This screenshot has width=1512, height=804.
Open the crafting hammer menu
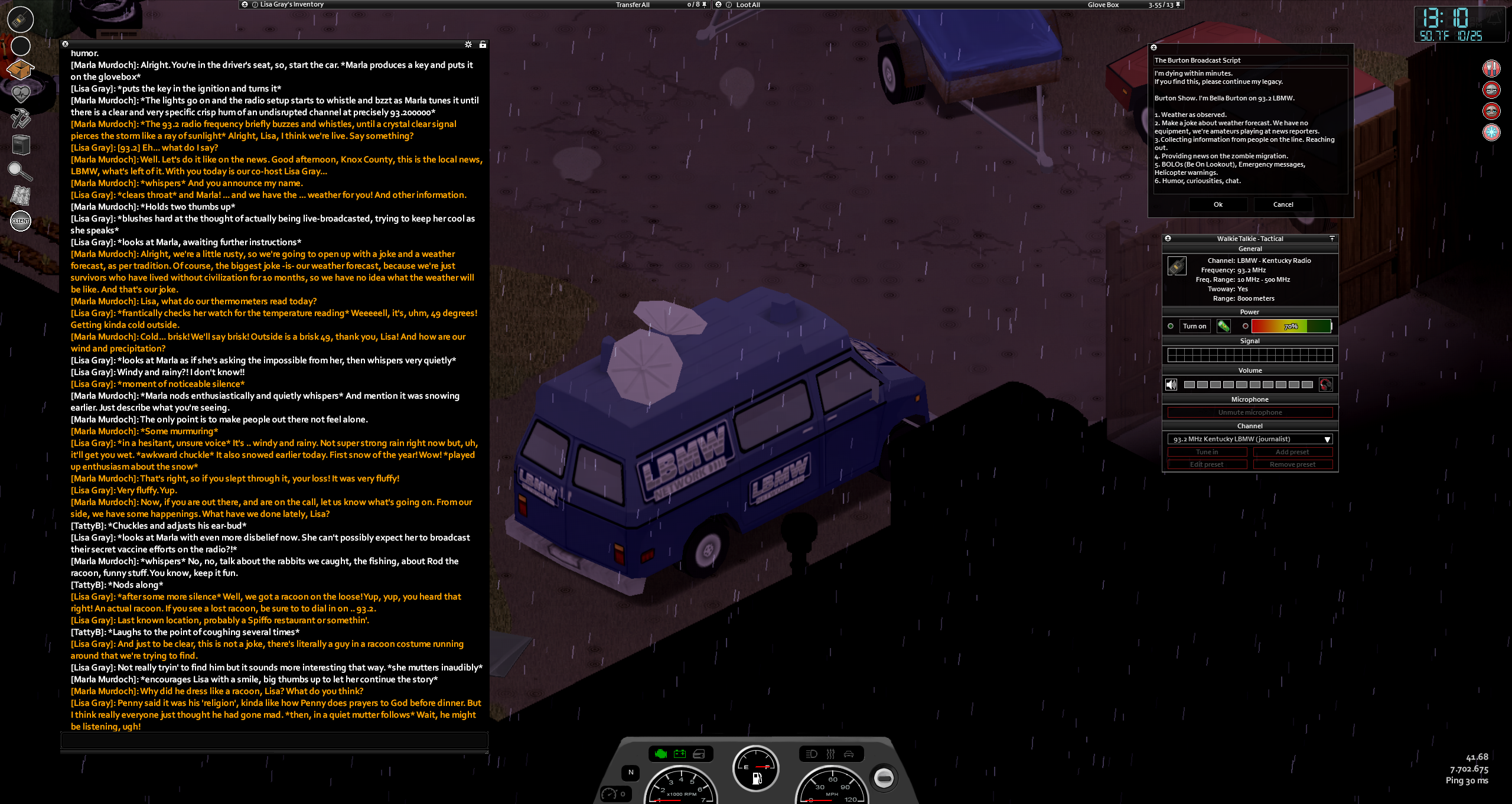[21, 119]
